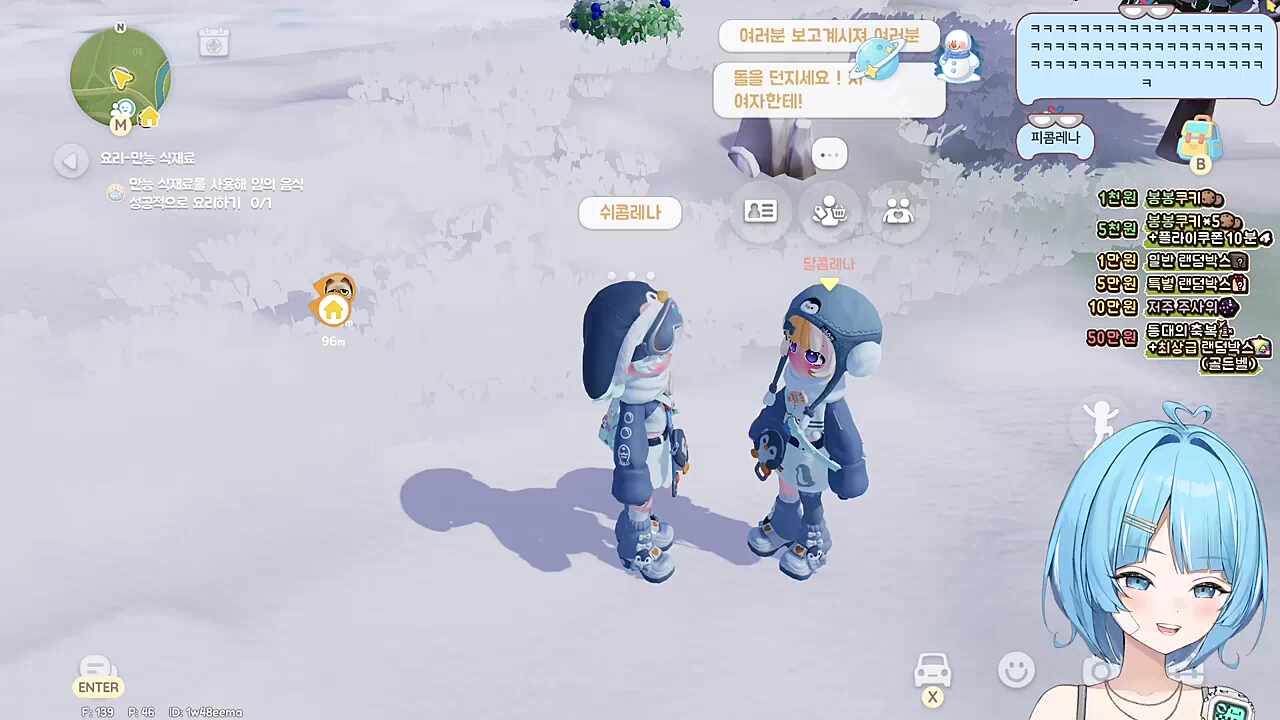Click the home icon on the minimap edge
The height and width of the screenshot is (720, 1280).
pos(149,118)
